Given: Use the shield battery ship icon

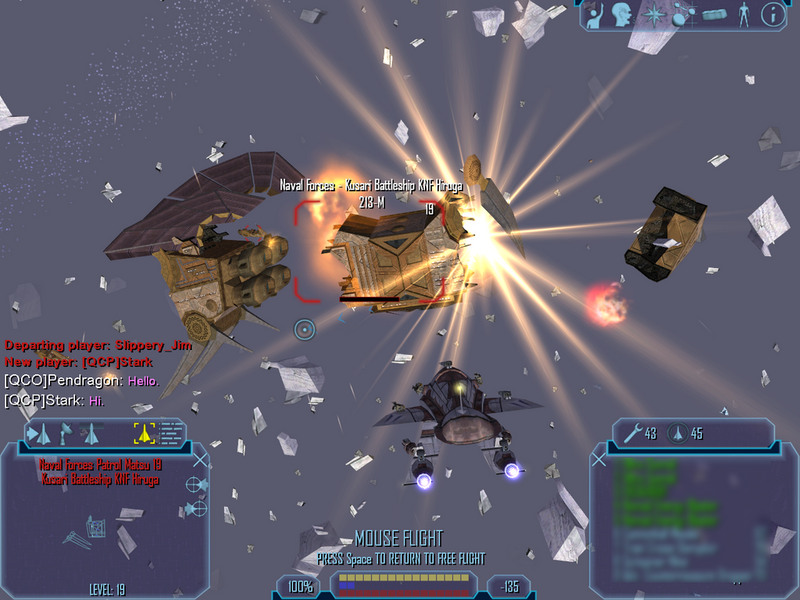Looking at the screenshot, I should coord(679,433).
